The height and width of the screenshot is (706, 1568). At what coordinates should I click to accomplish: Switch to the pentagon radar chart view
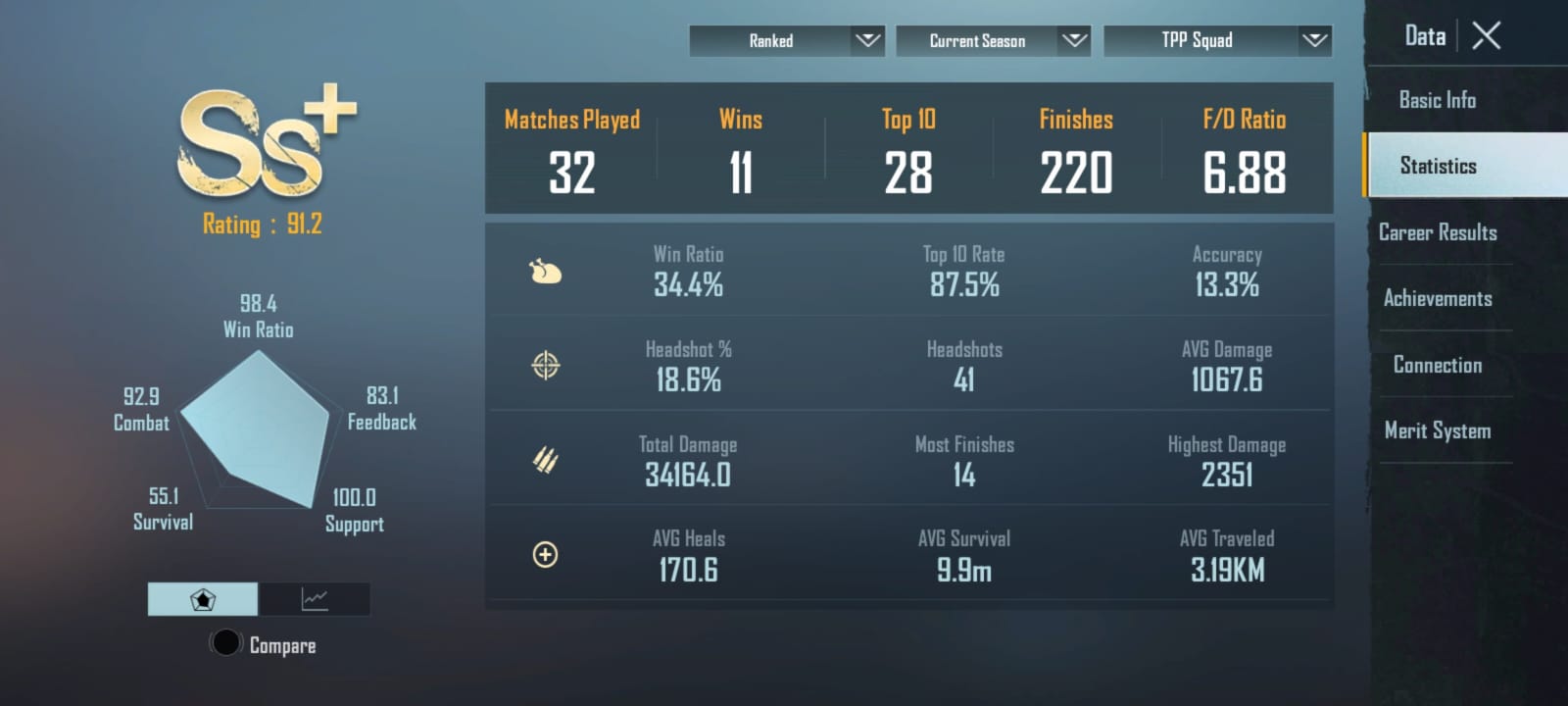click(x=203, y=599)
